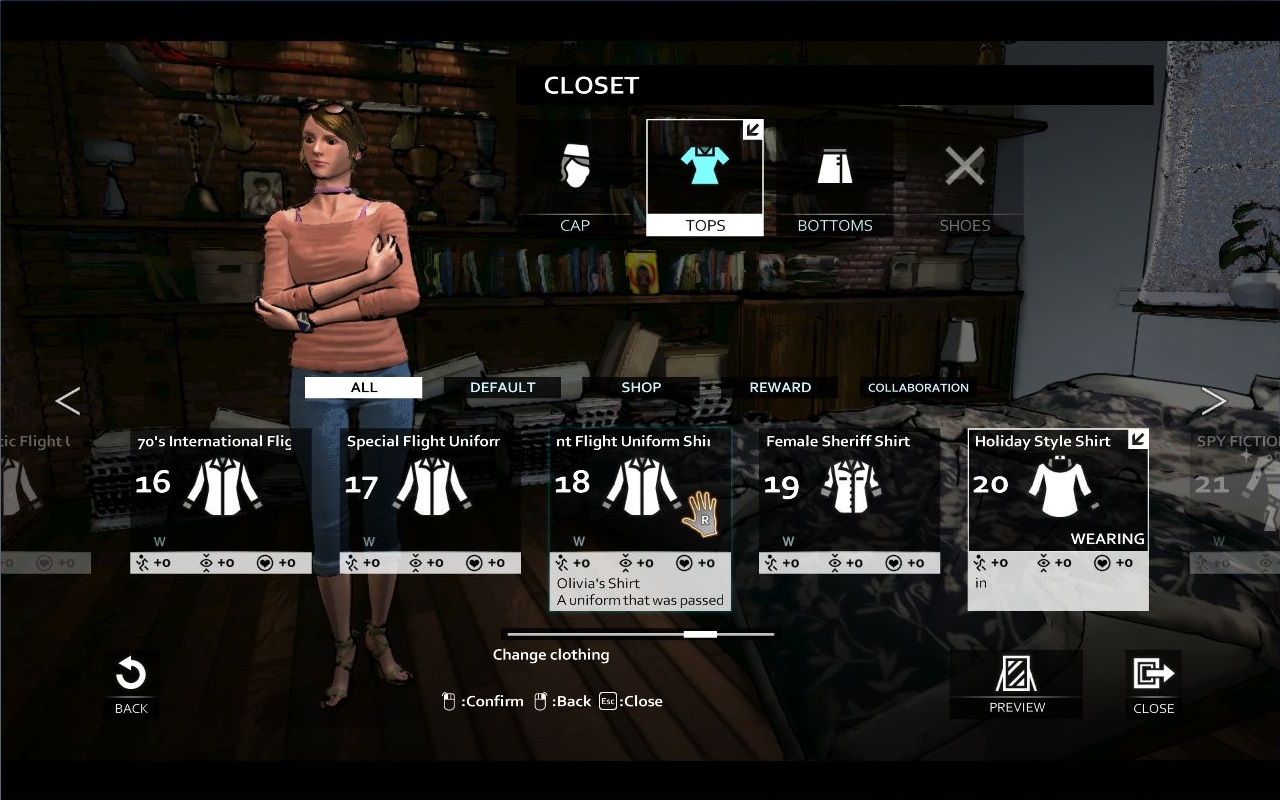Show COLLABORATION clothing items
This screenshot has height=800, width=1280.
pos(918,387)
